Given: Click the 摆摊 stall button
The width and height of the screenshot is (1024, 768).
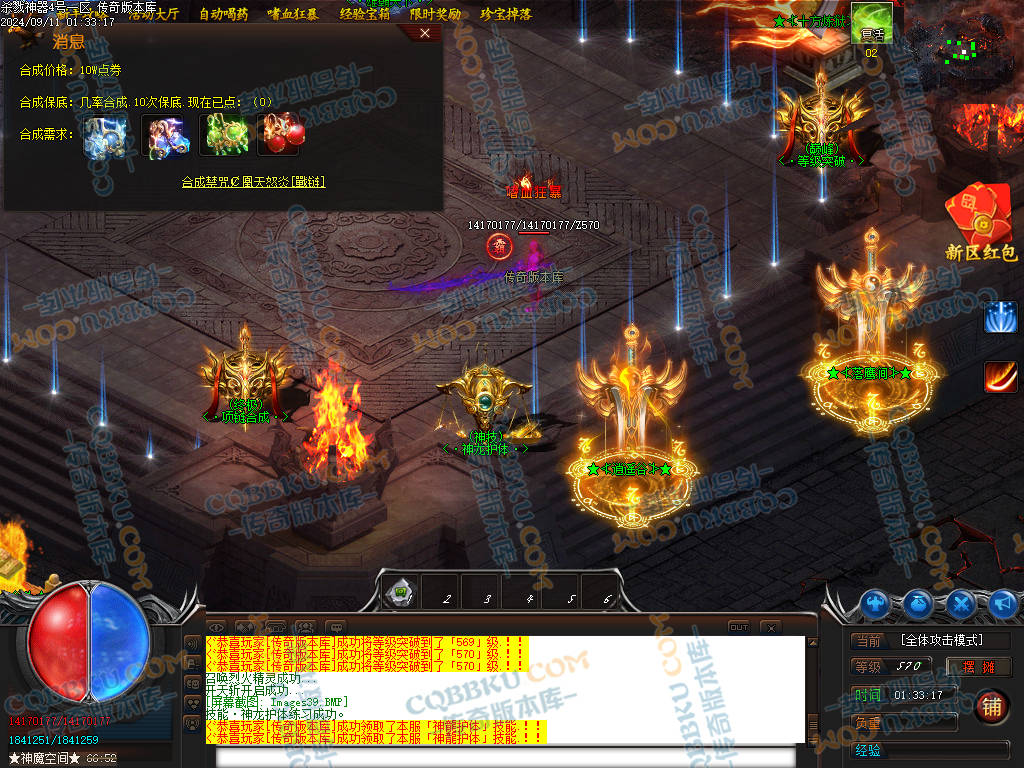Looking at the screenshot, I should (x=979, y=667).
